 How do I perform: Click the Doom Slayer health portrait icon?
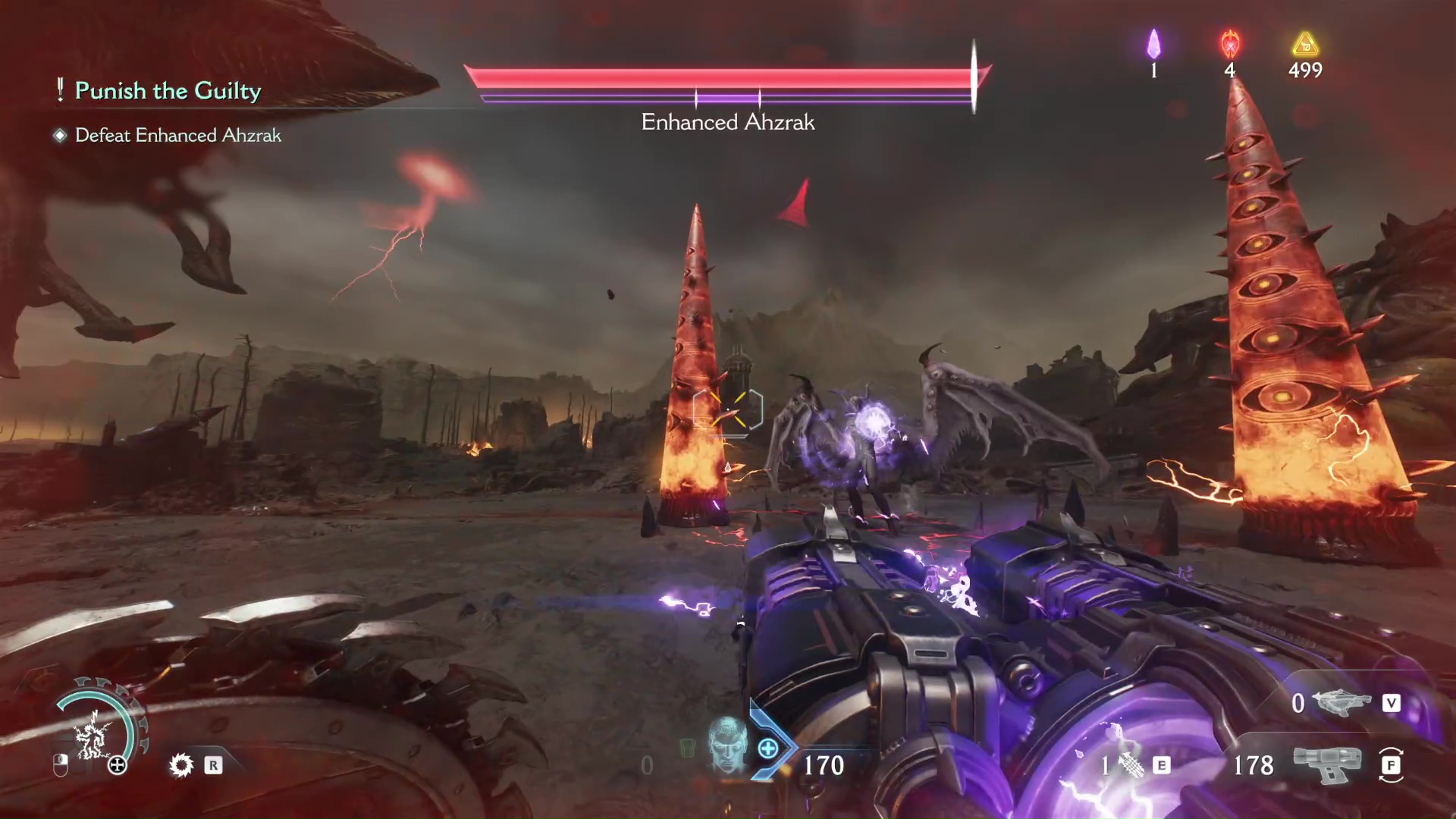[x=726, y=748]
